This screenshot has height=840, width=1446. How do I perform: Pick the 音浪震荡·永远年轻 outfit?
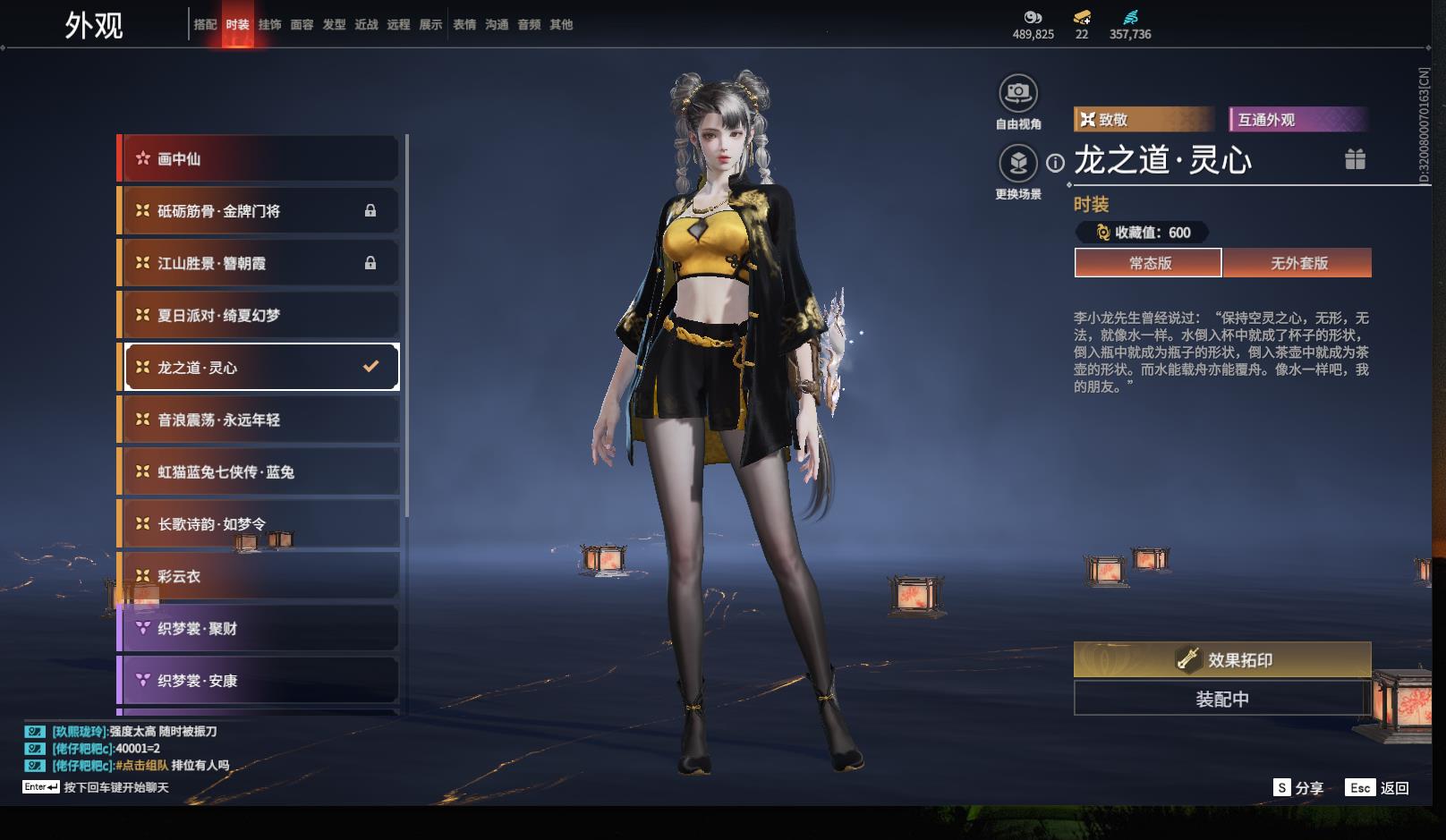259,420
